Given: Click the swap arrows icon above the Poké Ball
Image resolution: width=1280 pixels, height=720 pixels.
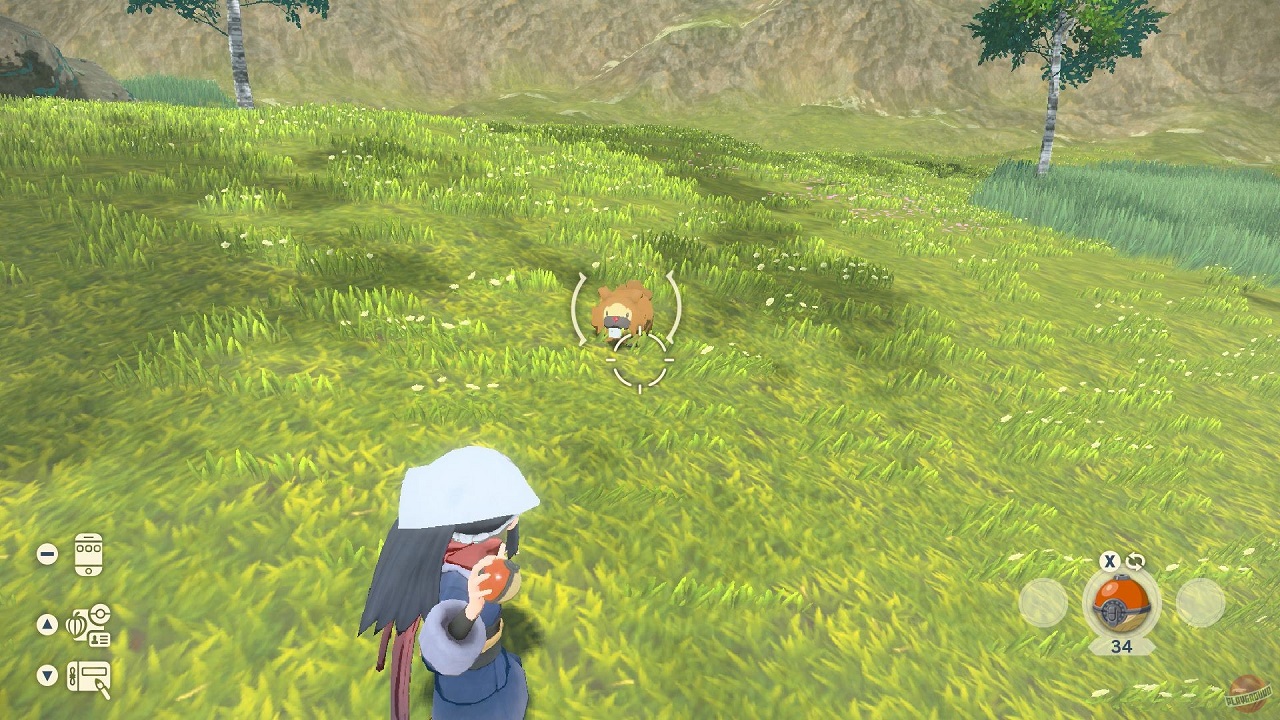Looking at the screenshot, I should coord(1134,562).
